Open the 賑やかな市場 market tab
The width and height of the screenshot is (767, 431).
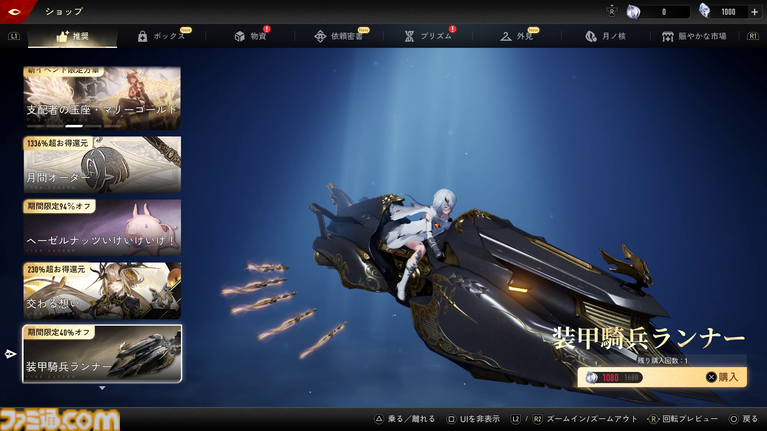pyautogui.click(x=695, y=36)
